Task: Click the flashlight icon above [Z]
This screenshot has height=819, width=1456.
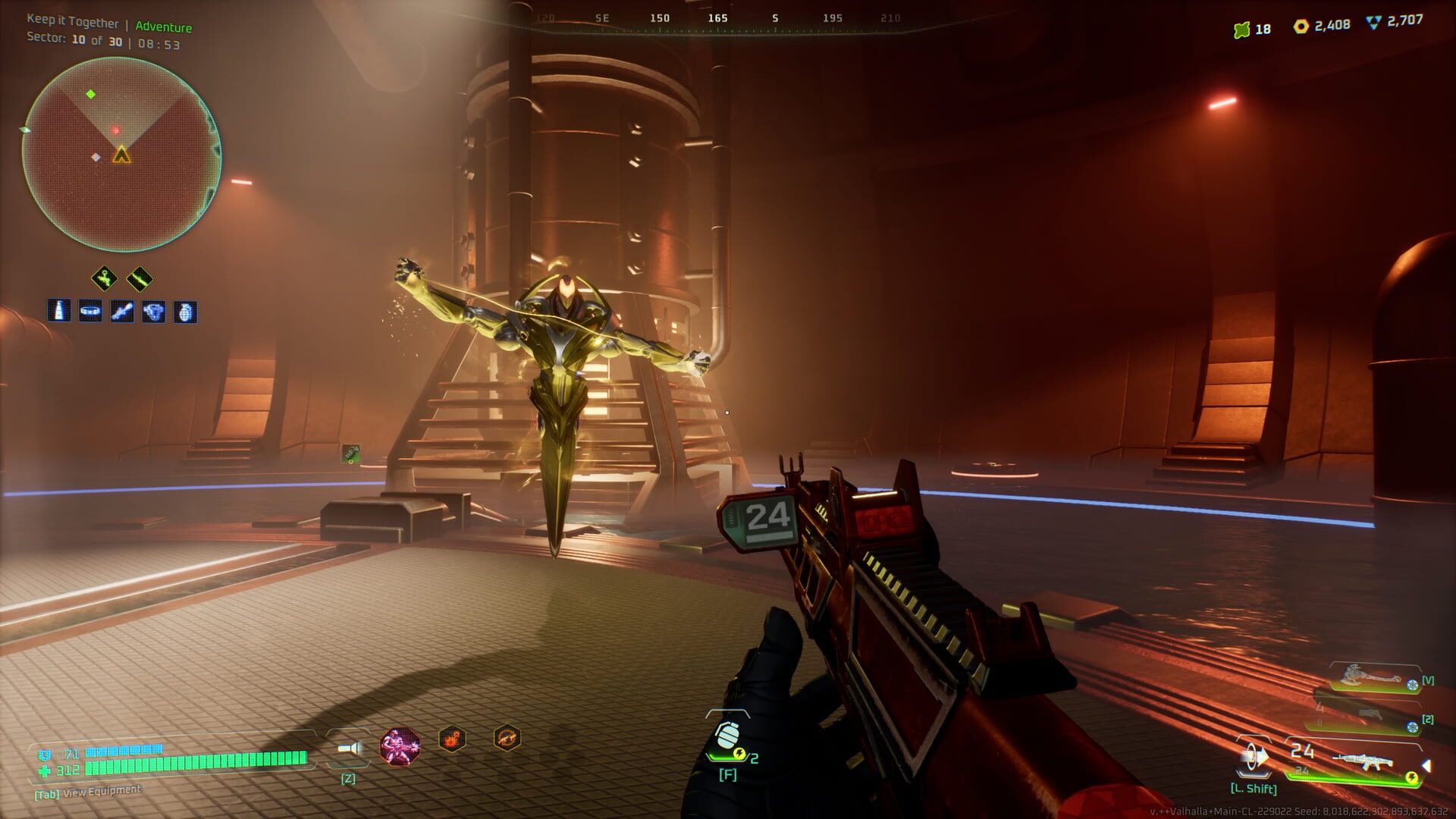Action: [349, 746]
